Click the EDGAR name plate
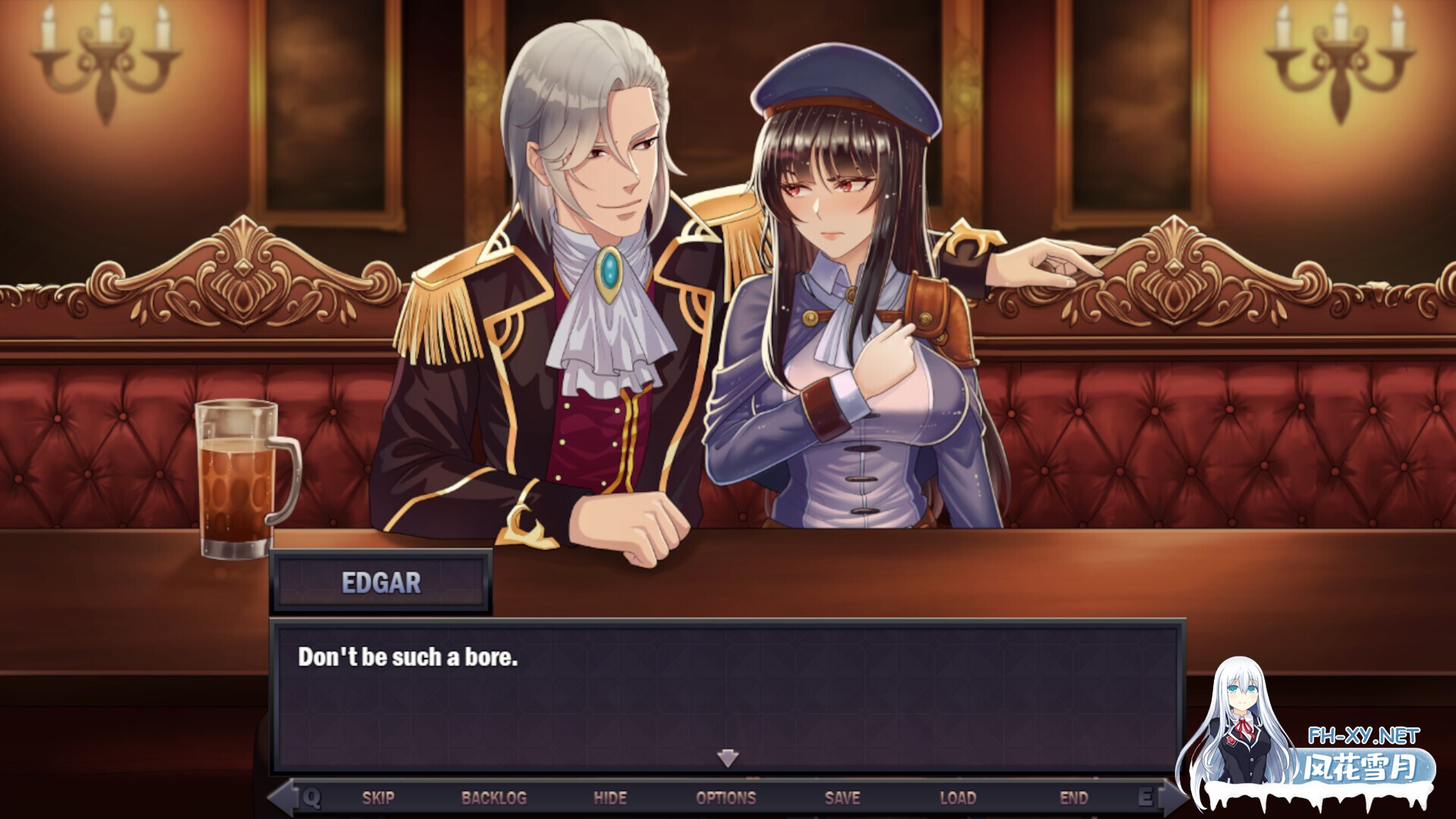 [x=381, y=582]
